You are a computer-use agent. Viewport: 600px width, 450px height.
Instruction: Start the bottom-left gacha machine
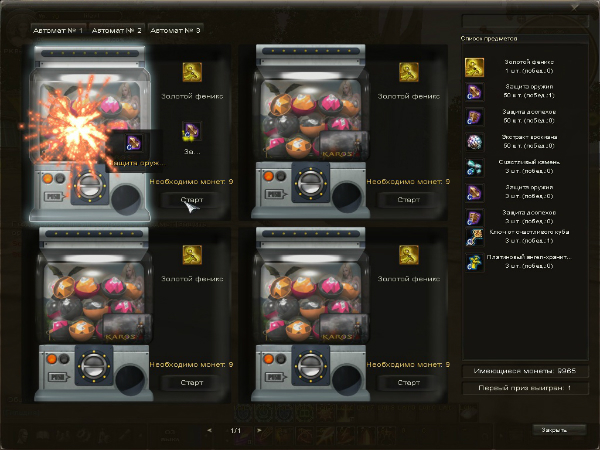[191, 382]
